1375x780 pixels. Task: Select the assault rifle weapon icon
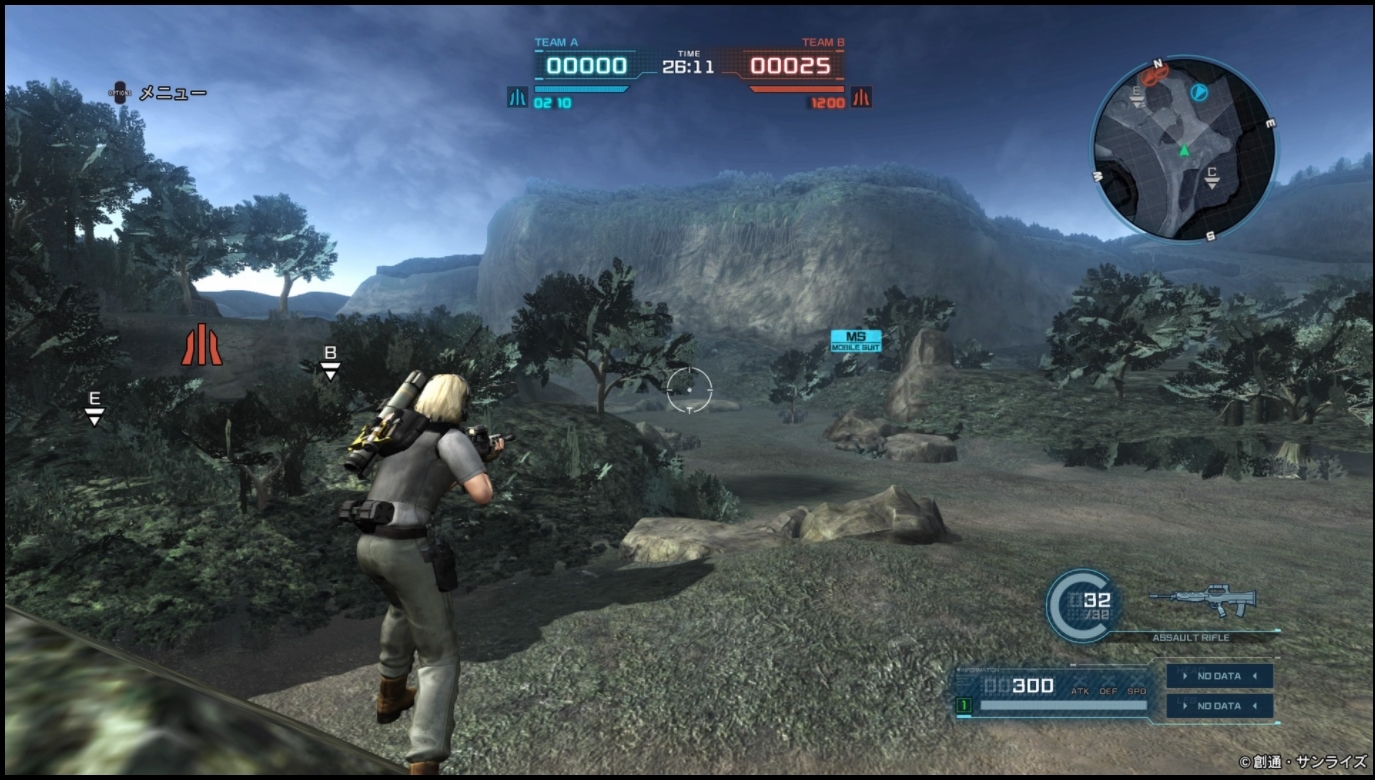pyautogui.click(x=1203, y=600)
